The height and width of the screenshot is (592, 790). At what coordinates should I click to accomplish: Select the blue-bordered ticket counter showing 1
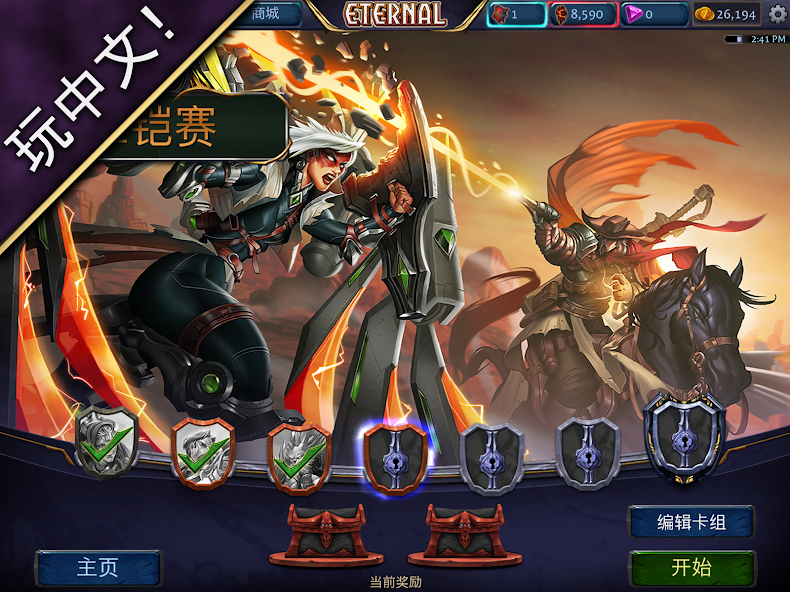(x=516, y=14)
